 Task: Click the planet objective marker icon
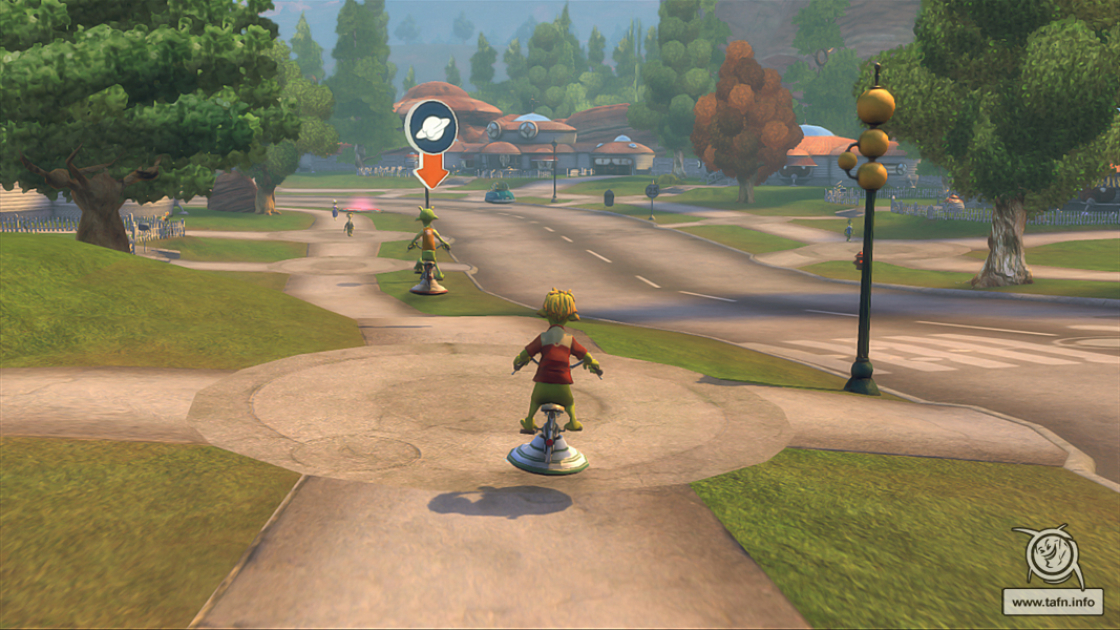tap(431, 127)
